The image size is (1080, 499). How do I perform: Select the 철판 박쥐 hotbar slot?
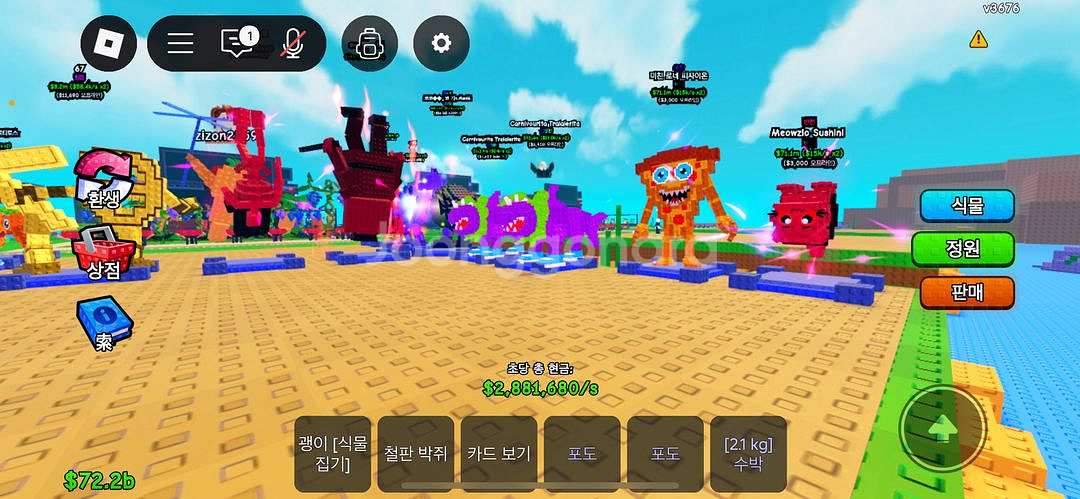point(416,452)
